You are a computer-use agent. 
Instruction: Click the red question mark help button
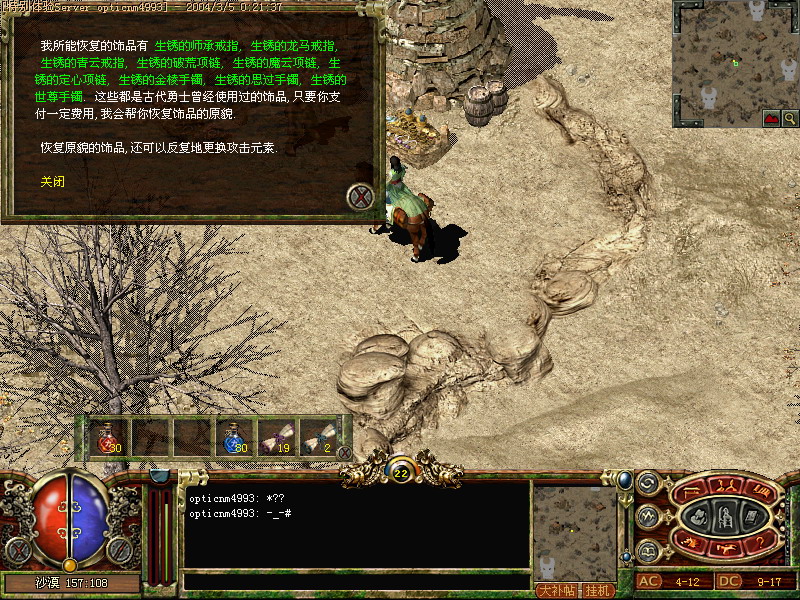click(760, 541)
